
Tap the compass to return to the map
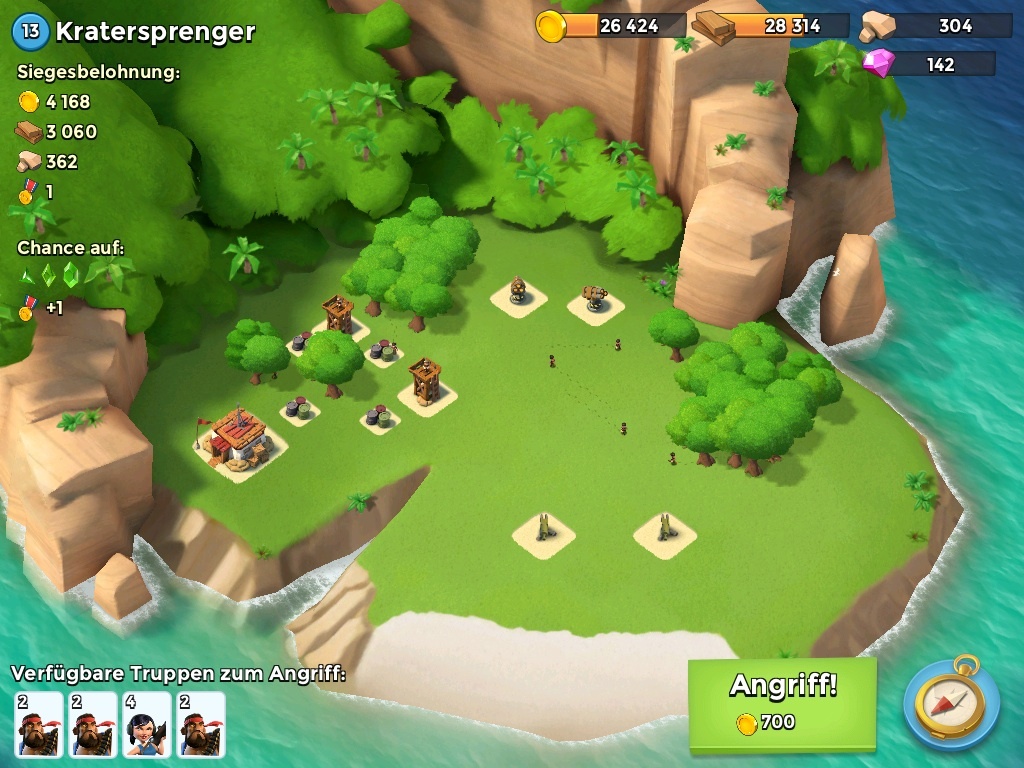point(951,703)
